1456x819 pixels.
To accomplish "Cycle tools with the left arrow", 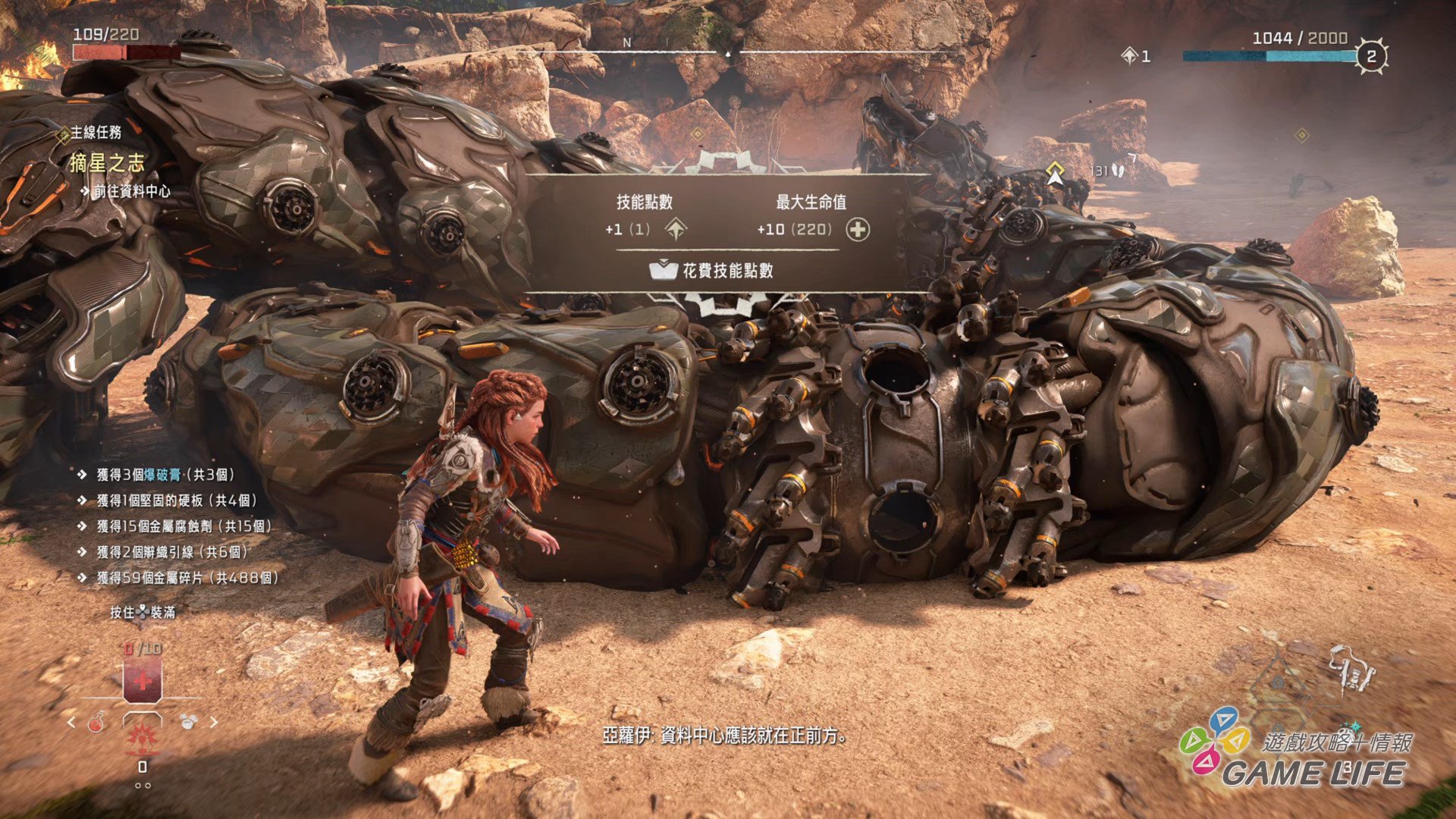I will [71, 722].
